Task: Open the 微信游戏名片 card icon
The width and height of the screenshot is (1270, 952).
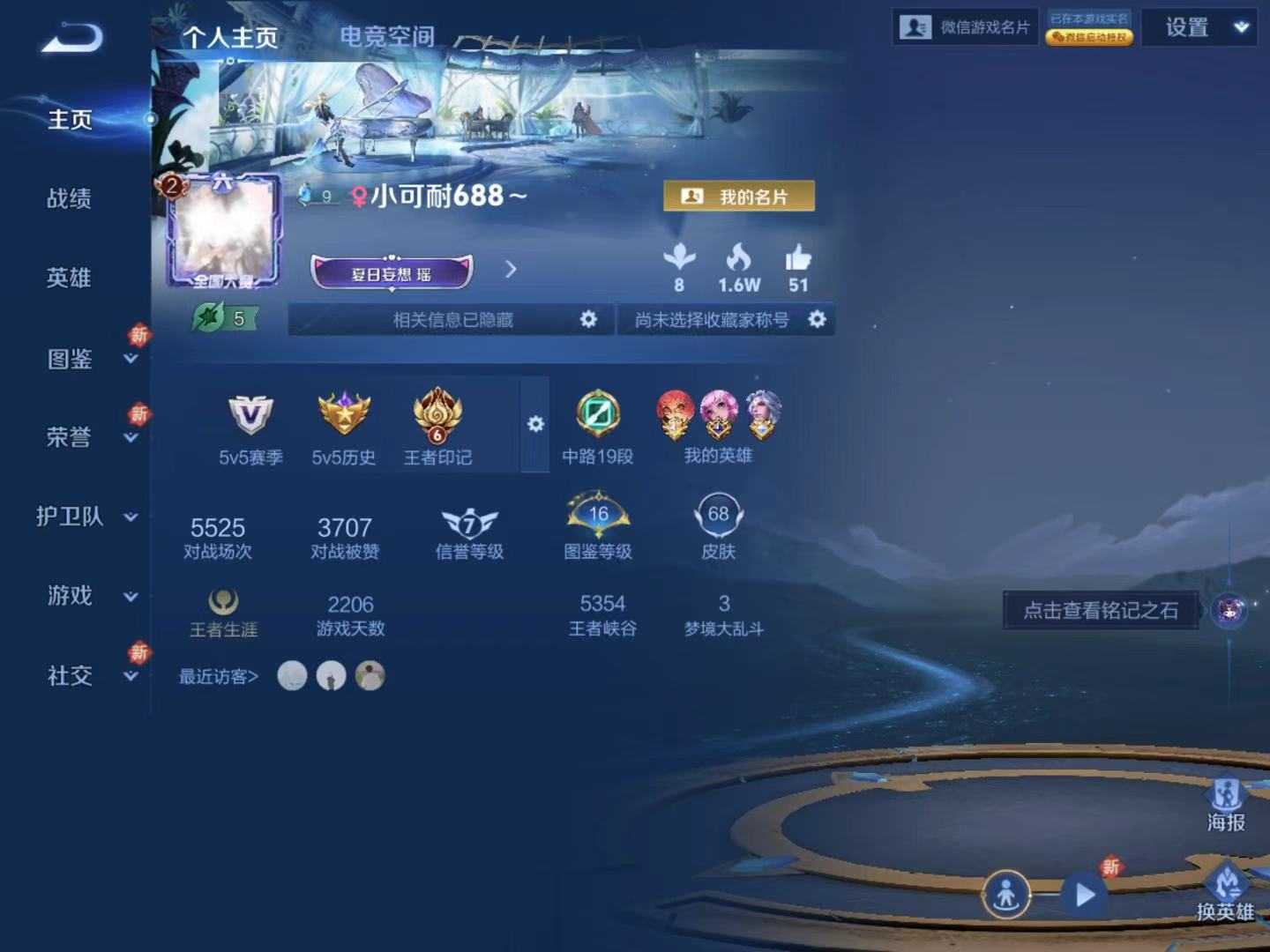Action: (x=963, y=26)
